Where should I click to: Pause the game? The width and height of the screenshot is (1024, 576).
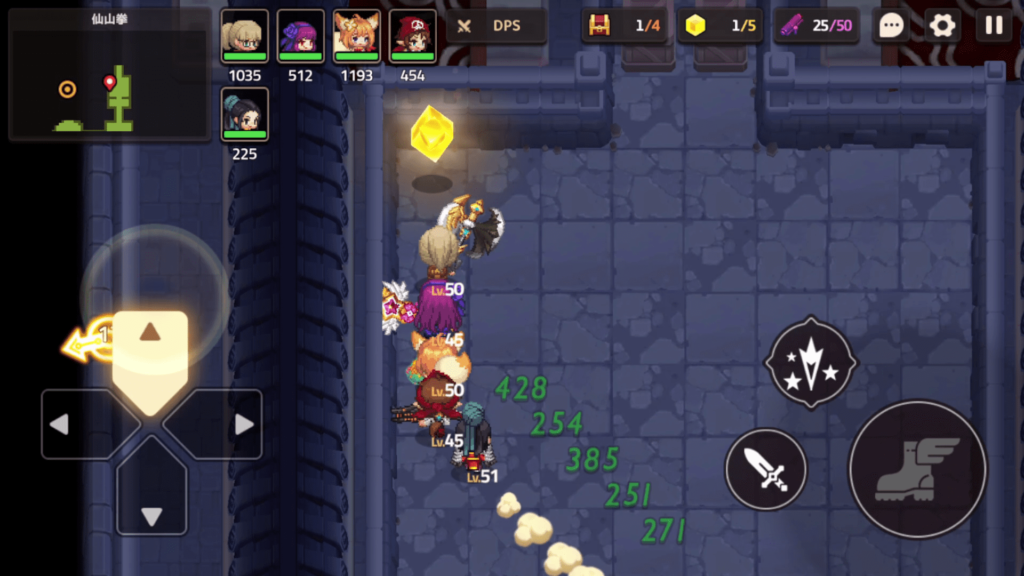pos(994,25)
